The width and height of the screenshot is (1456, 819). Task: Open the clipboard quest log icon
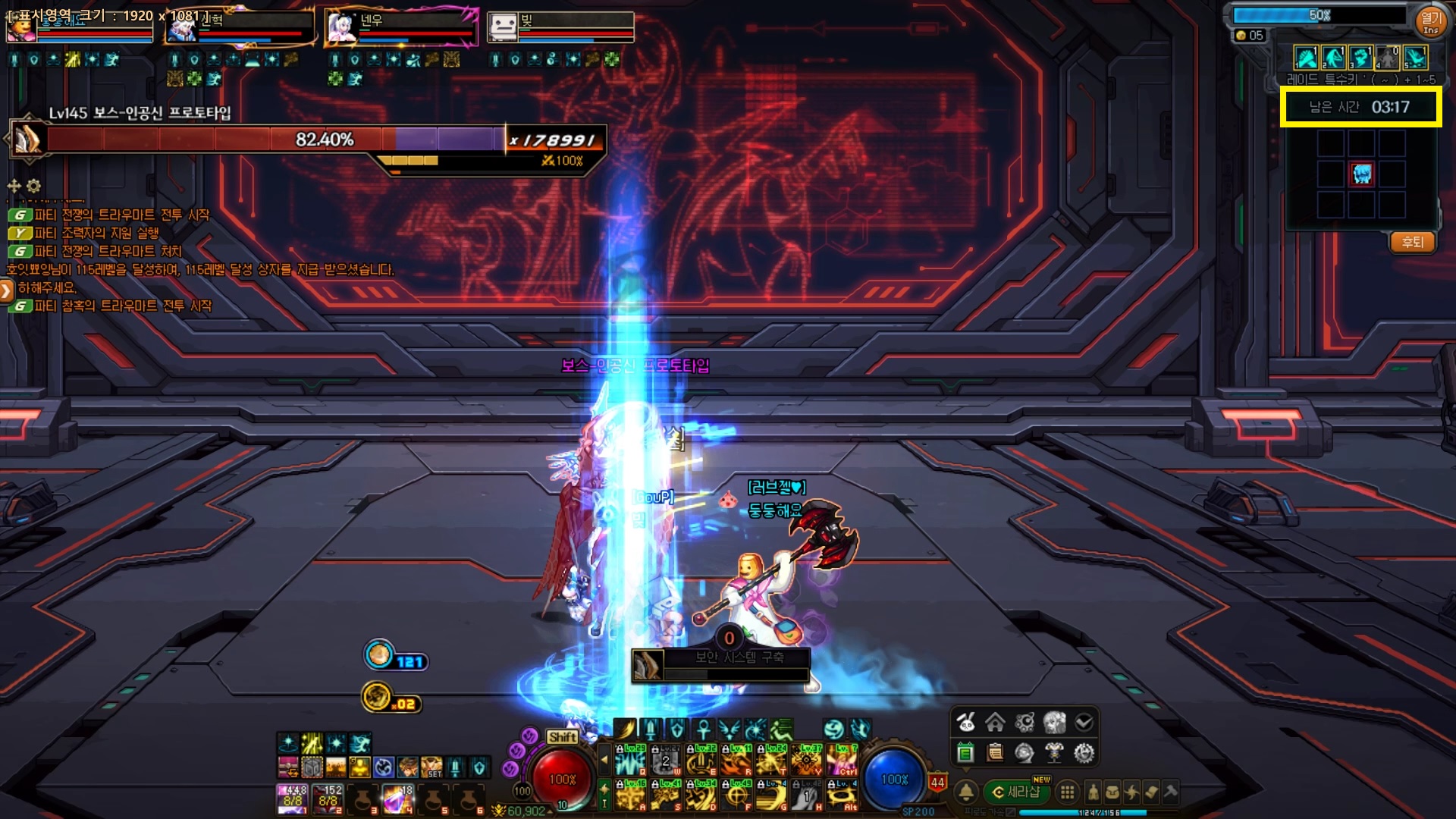coord(995,753)
